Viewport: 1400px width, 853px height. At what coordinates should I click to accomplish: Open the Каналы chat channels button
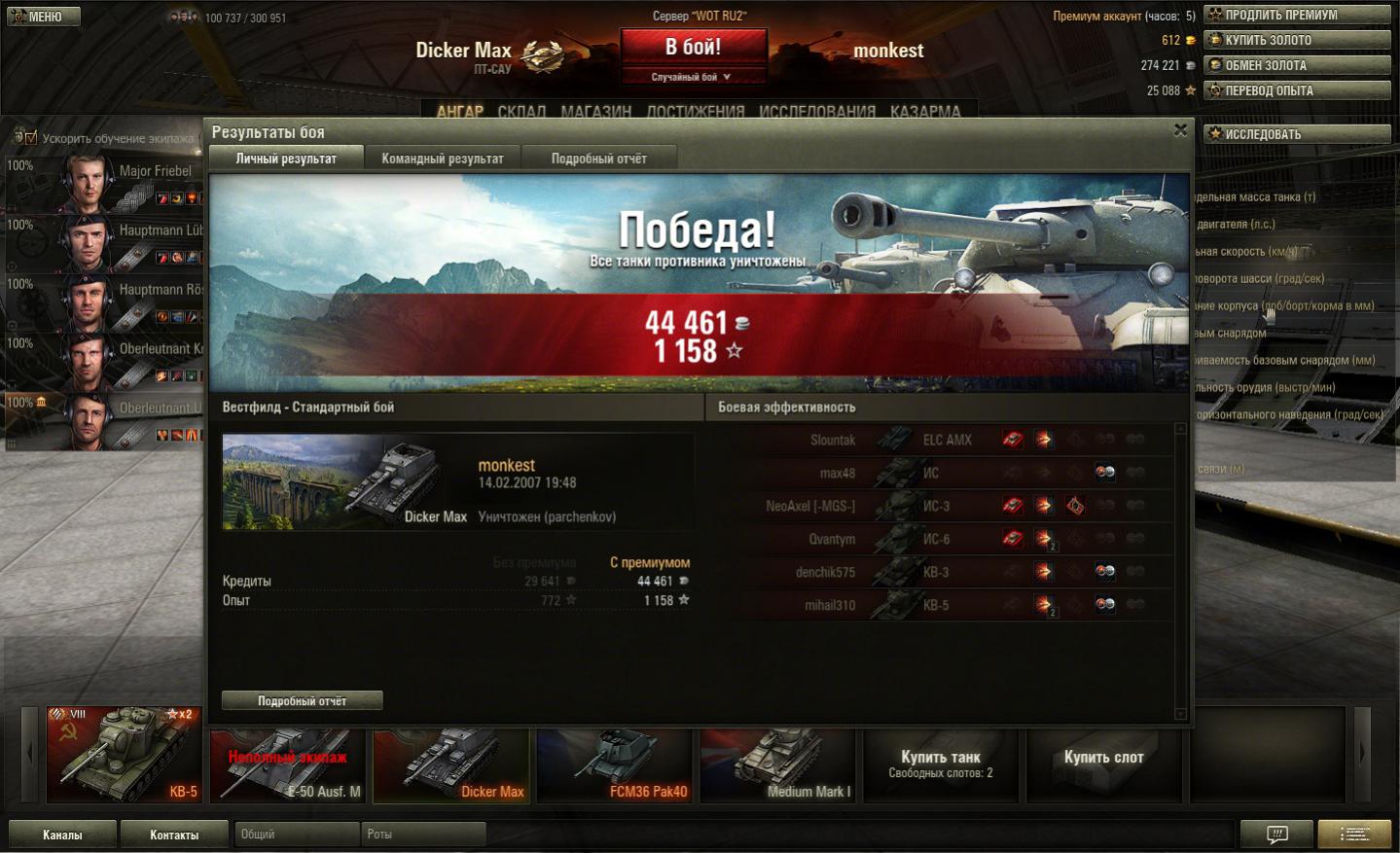point(62,835)
